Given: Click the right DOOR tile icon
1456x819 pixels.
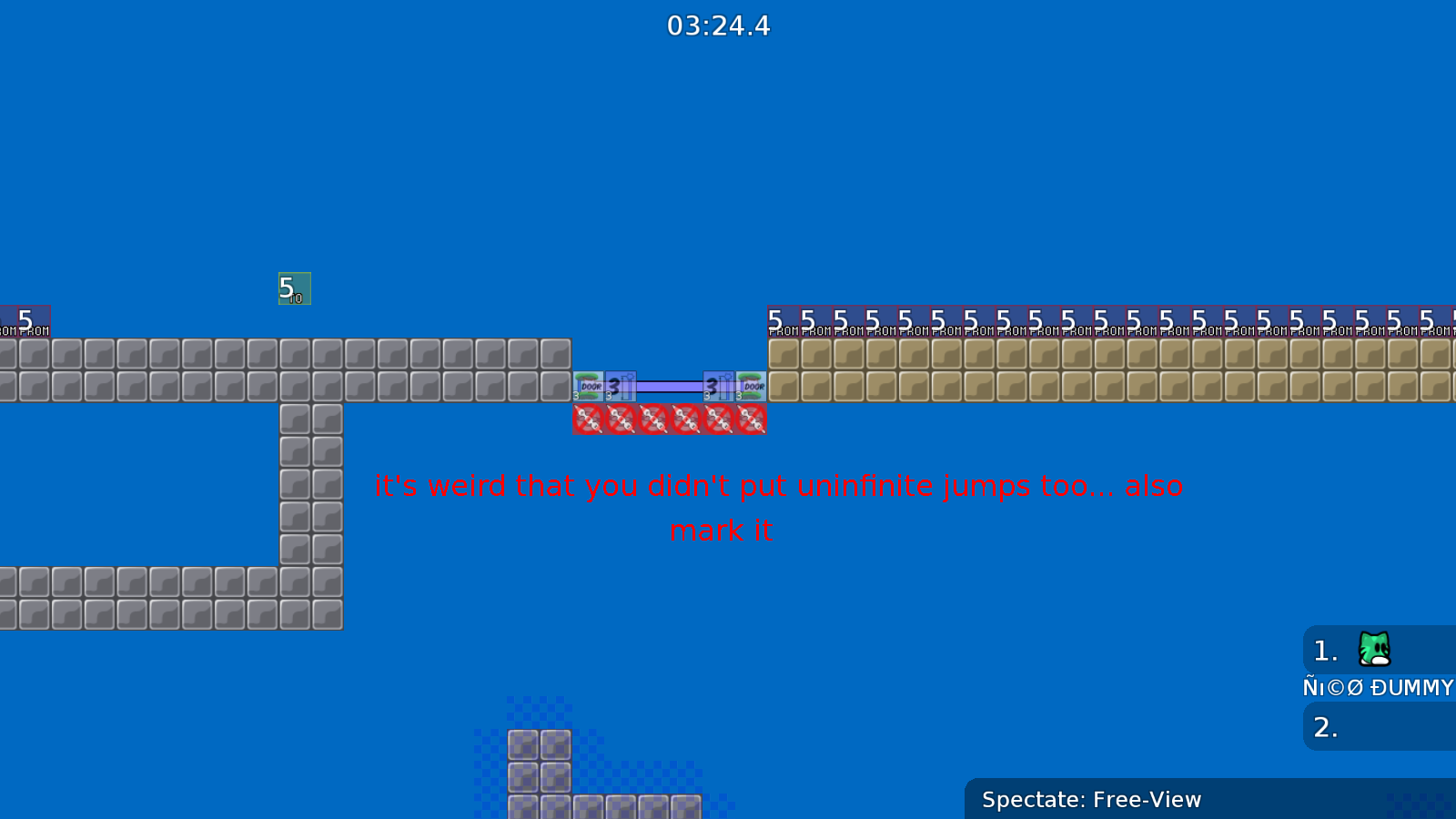Looking at the screenshot, I should point(752,386).
